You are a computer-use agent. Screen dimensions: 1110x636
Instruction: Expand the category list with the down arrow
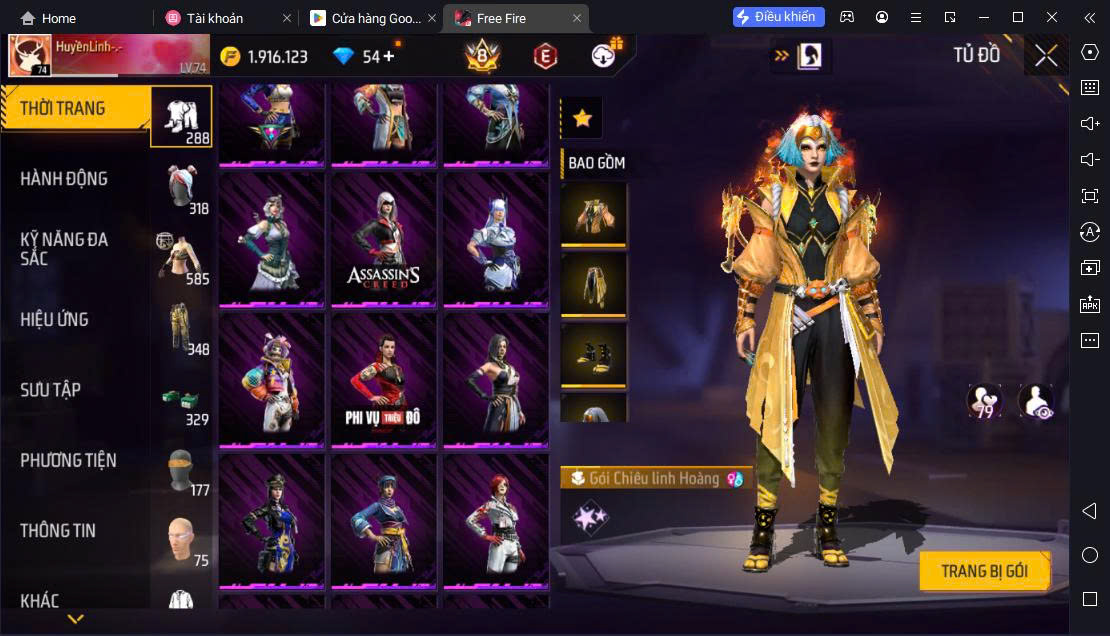[x=75, y=619]
